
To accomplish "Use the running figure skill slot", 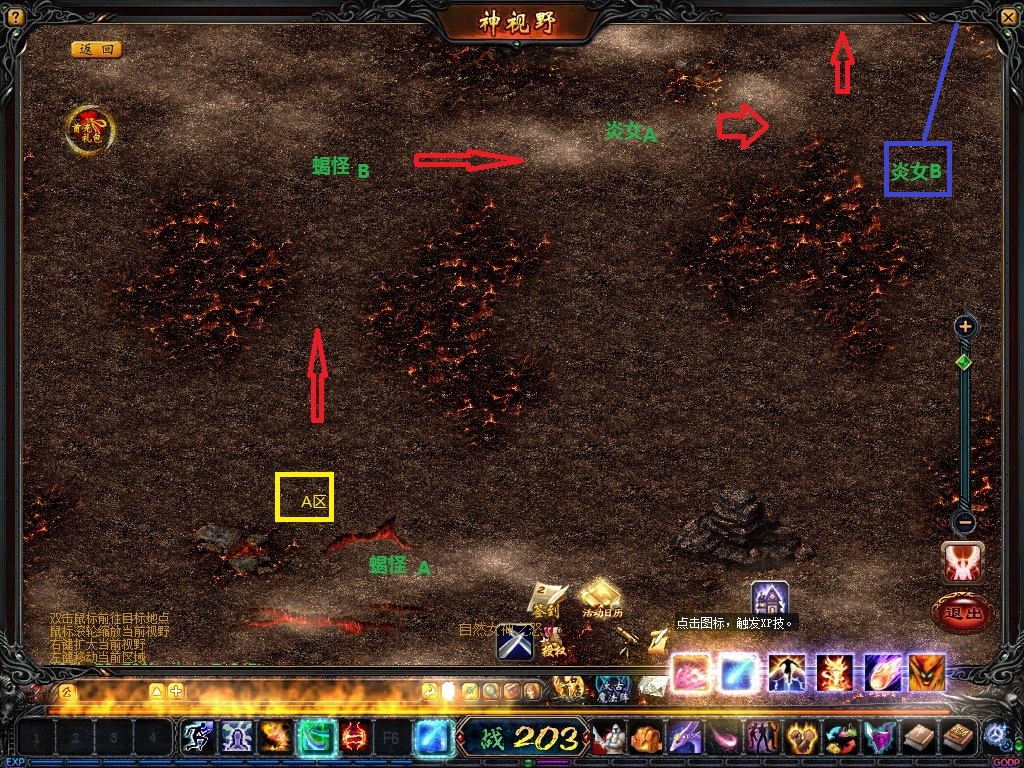I will tap(197, 738).
